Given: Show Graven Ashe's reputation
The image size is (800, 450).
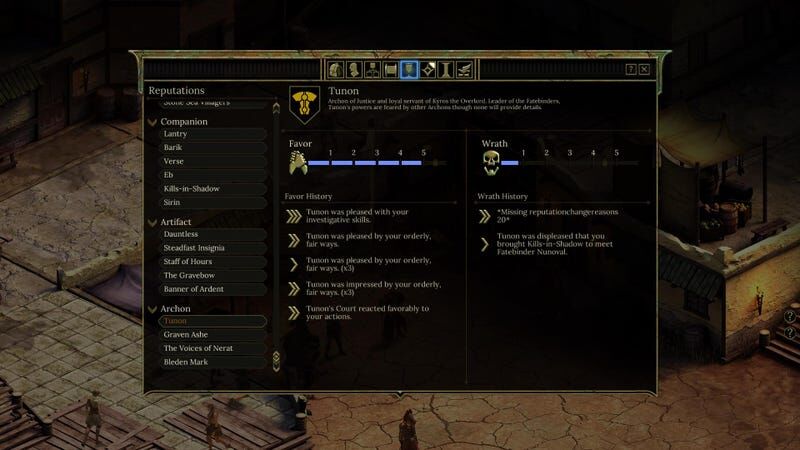Looking at the screenshot, I should (x=185, y=334).
